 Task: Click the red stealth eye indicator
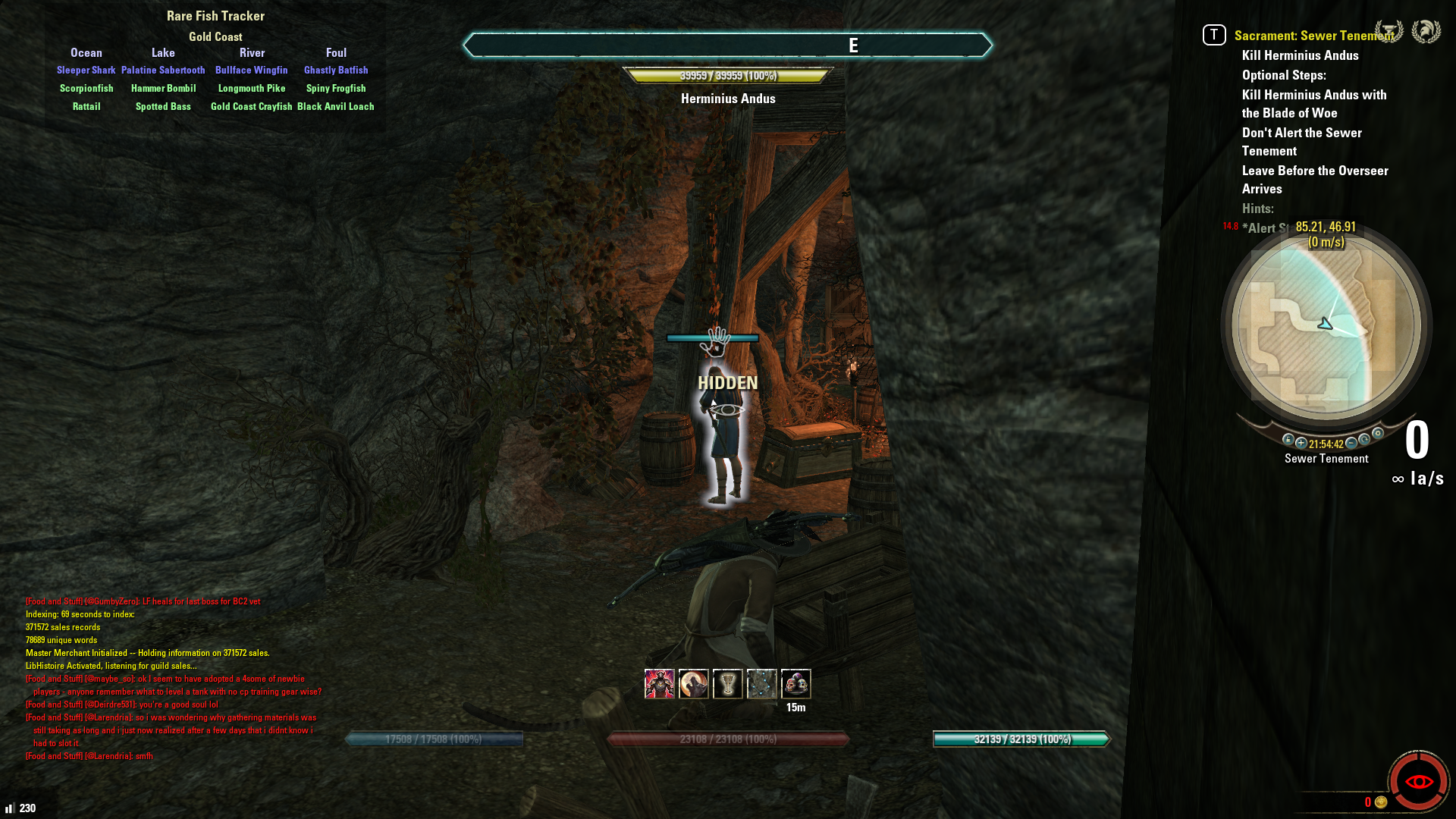point(1418,781)
